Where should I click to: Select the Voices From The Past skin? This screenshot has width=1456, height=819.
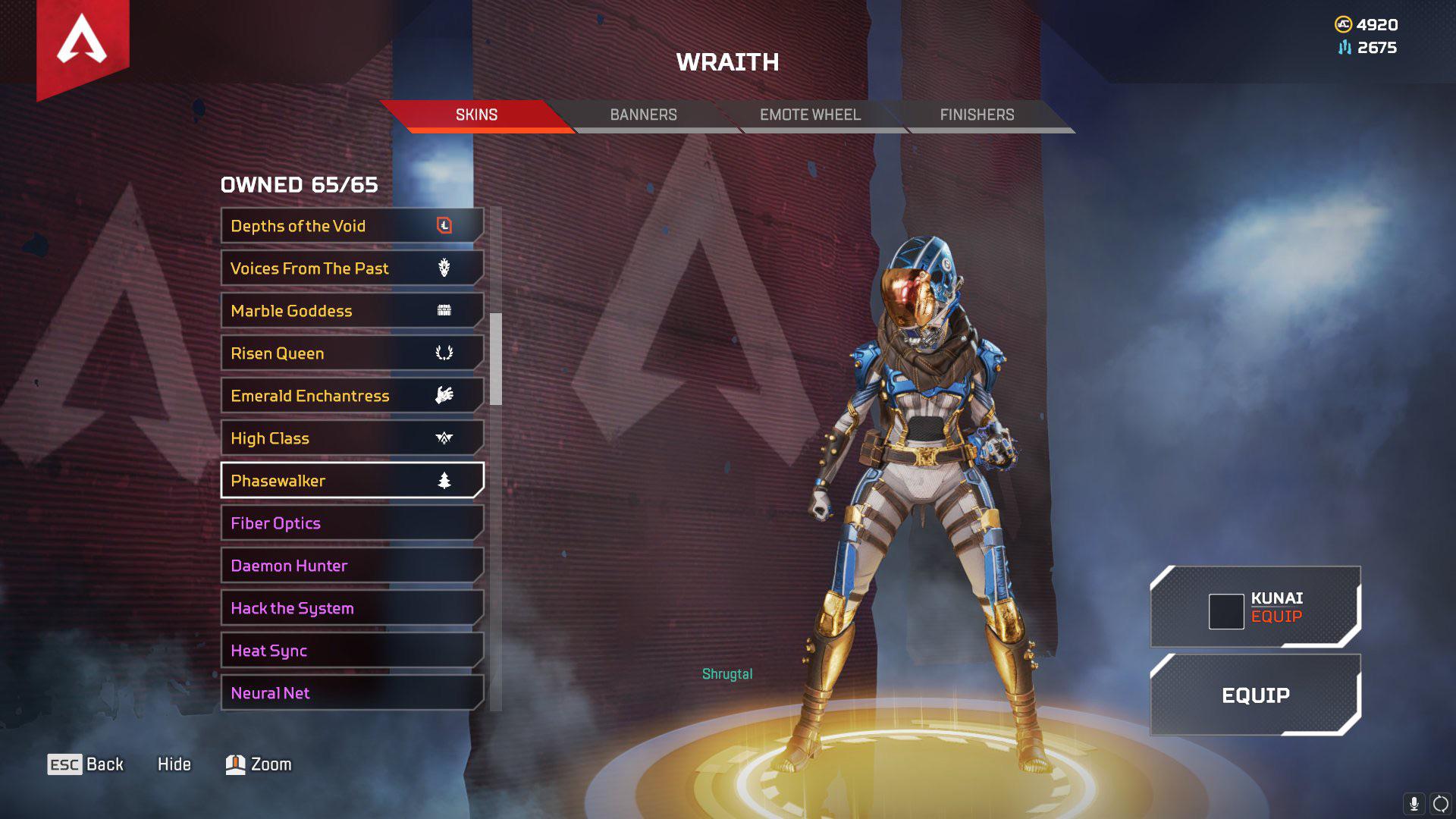(352, 268)
